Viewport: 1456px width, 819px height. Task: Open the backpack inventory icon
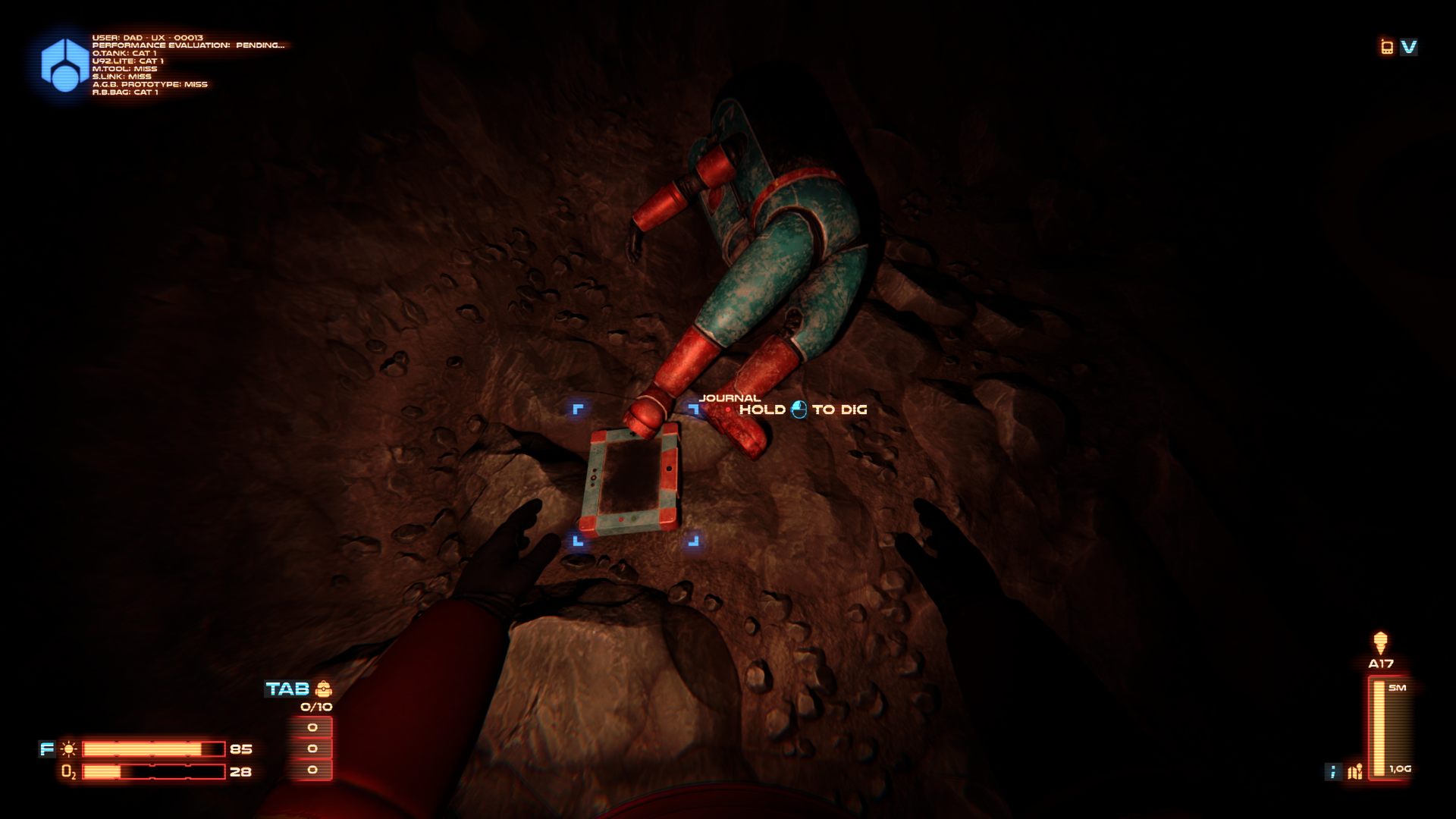tap(324, 689)
